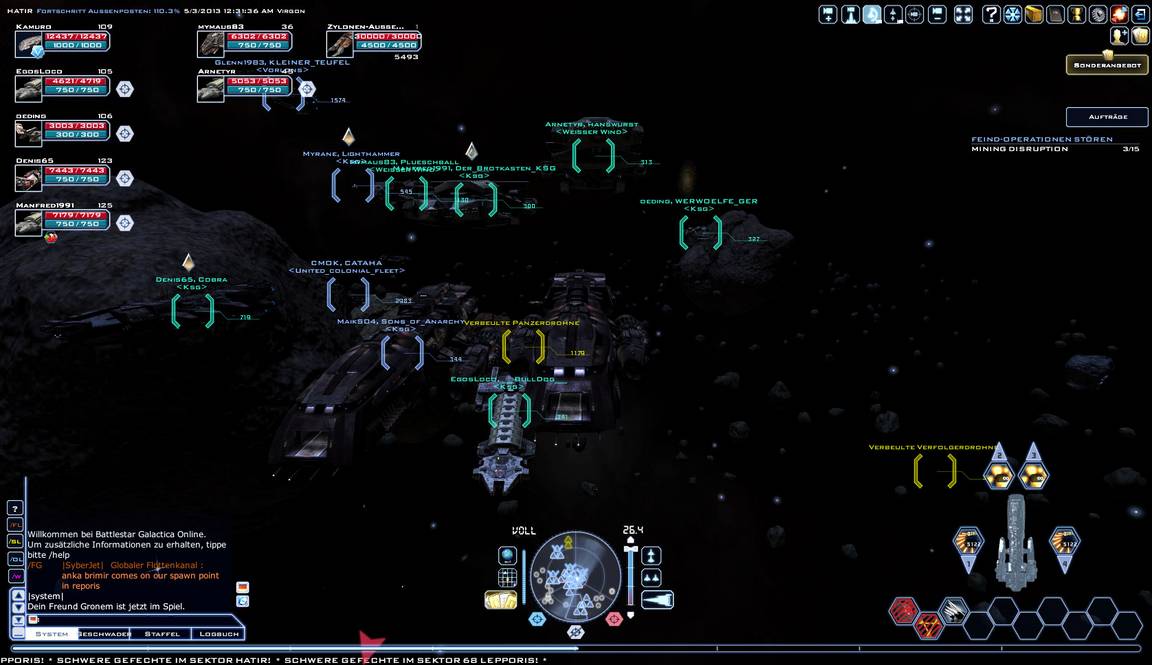This screenshot has height=665, width=1152.
Task: Activate the red hexagon ability slot
Action: [904, 610]
